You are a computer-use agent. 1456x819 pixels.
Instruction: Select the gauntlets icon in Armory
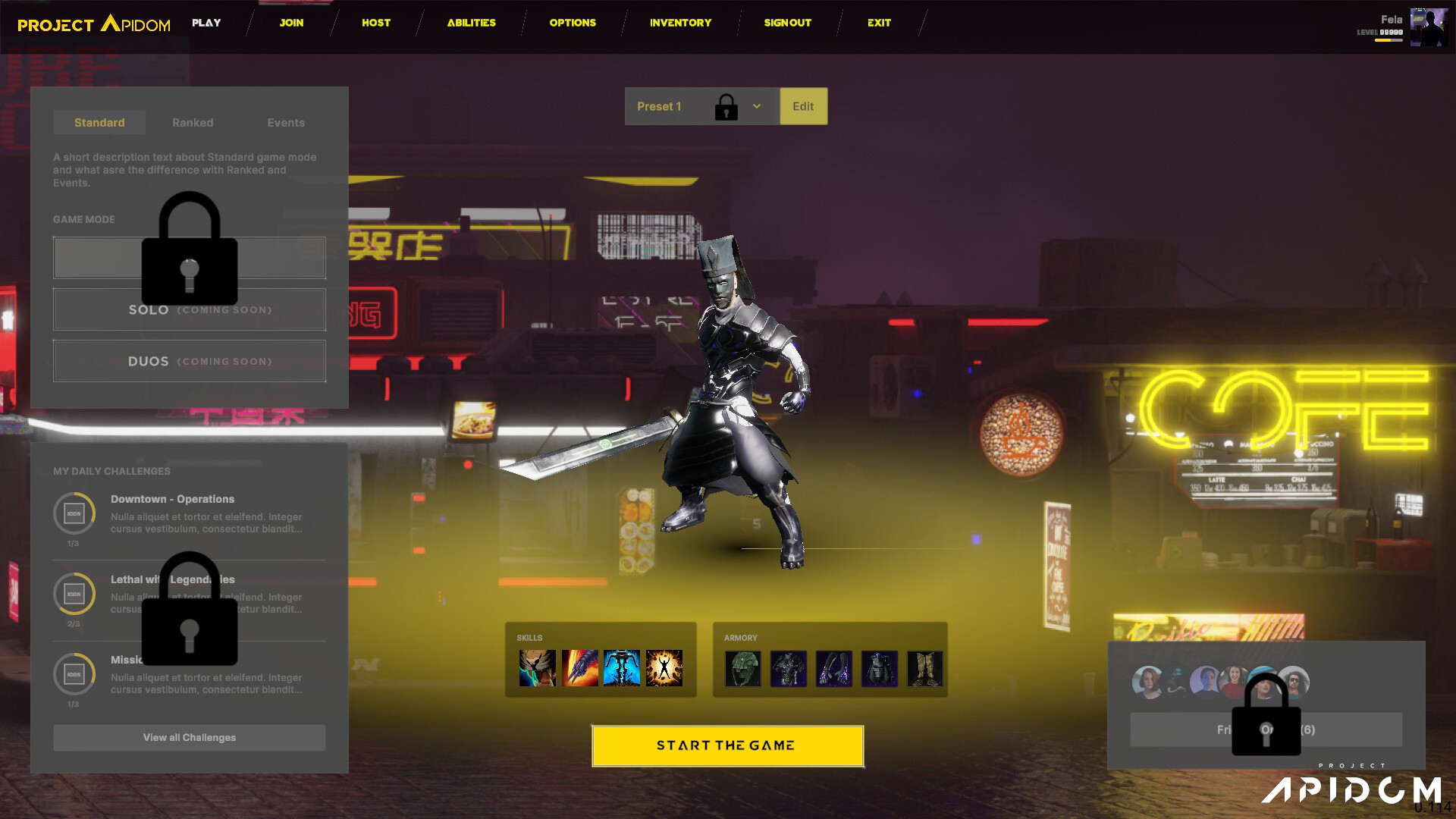coord(833,669)
